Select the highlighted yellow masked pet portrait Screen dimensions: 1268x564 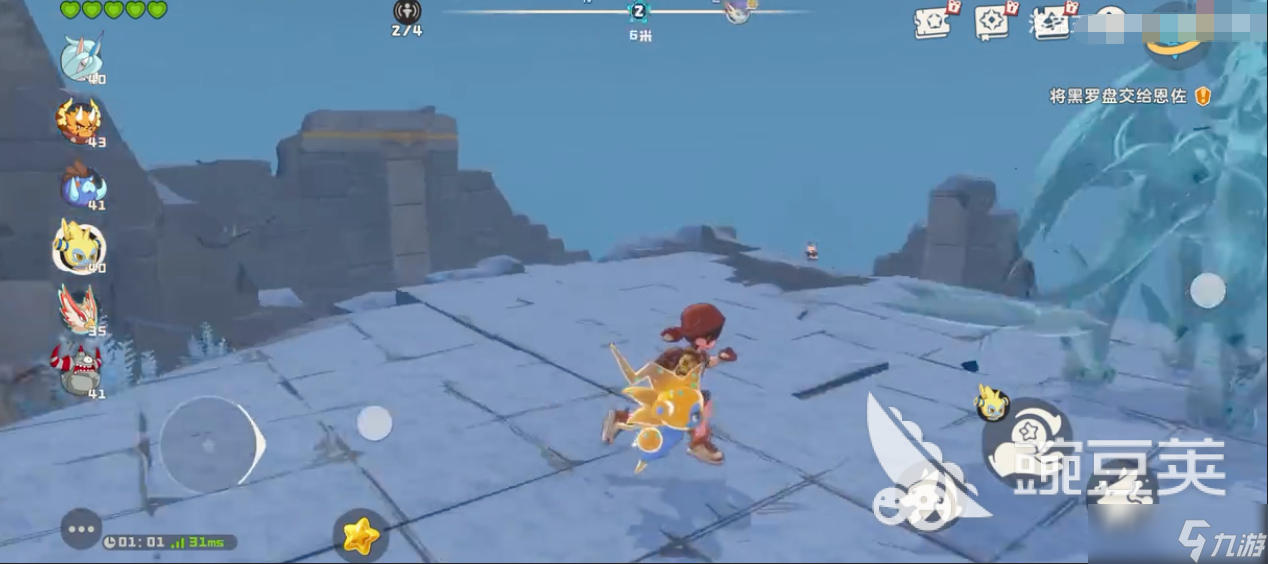point(79,246)
